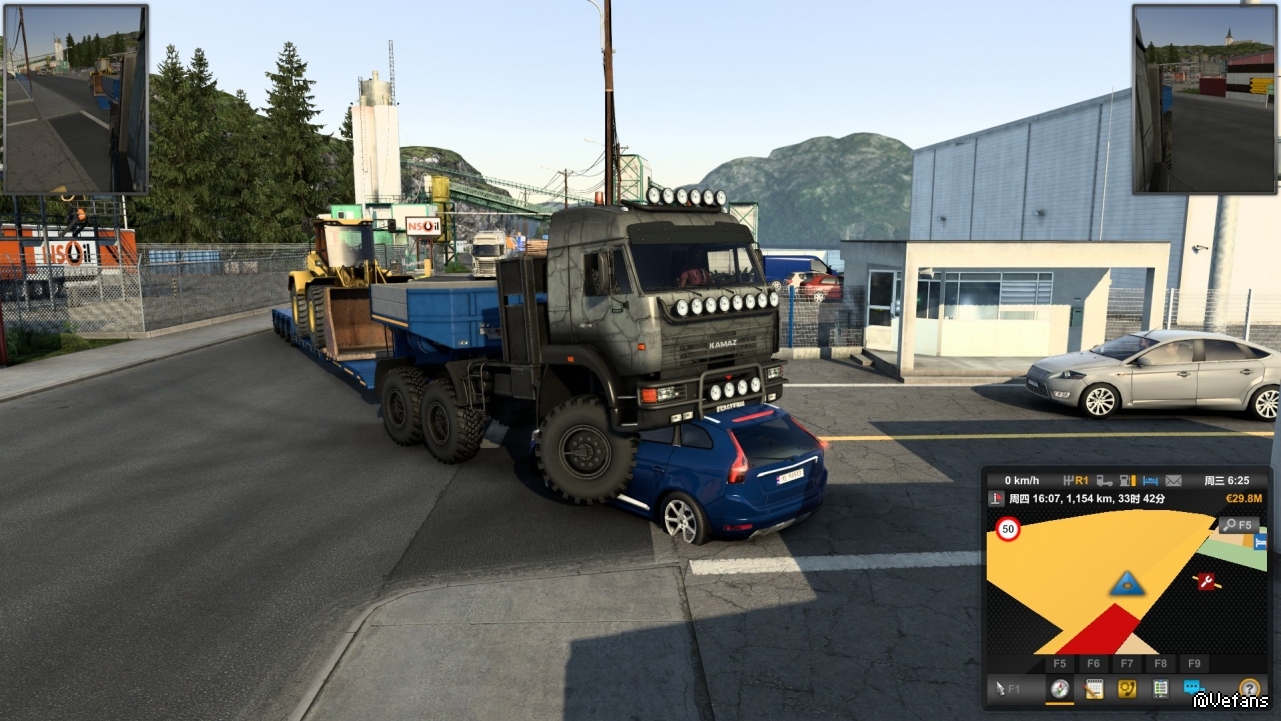The image size is (1281, 721).
Task: Click the red repair wrench map marker
Action: tap(1206, 581)
